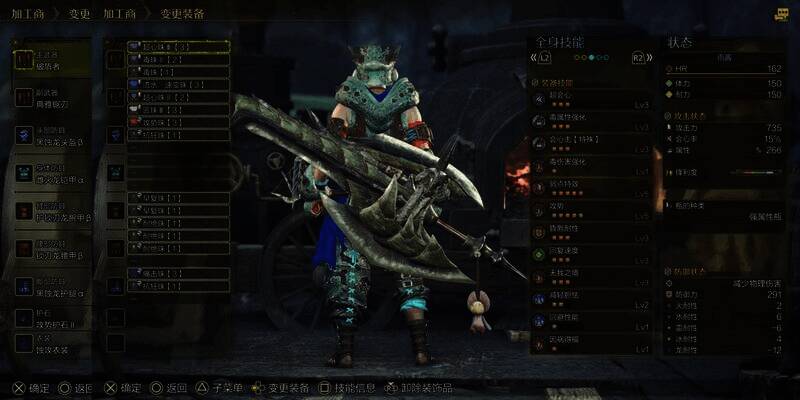
Task: Select the secondary weapon (副武器) slot
Action: (x=50, y=97)
